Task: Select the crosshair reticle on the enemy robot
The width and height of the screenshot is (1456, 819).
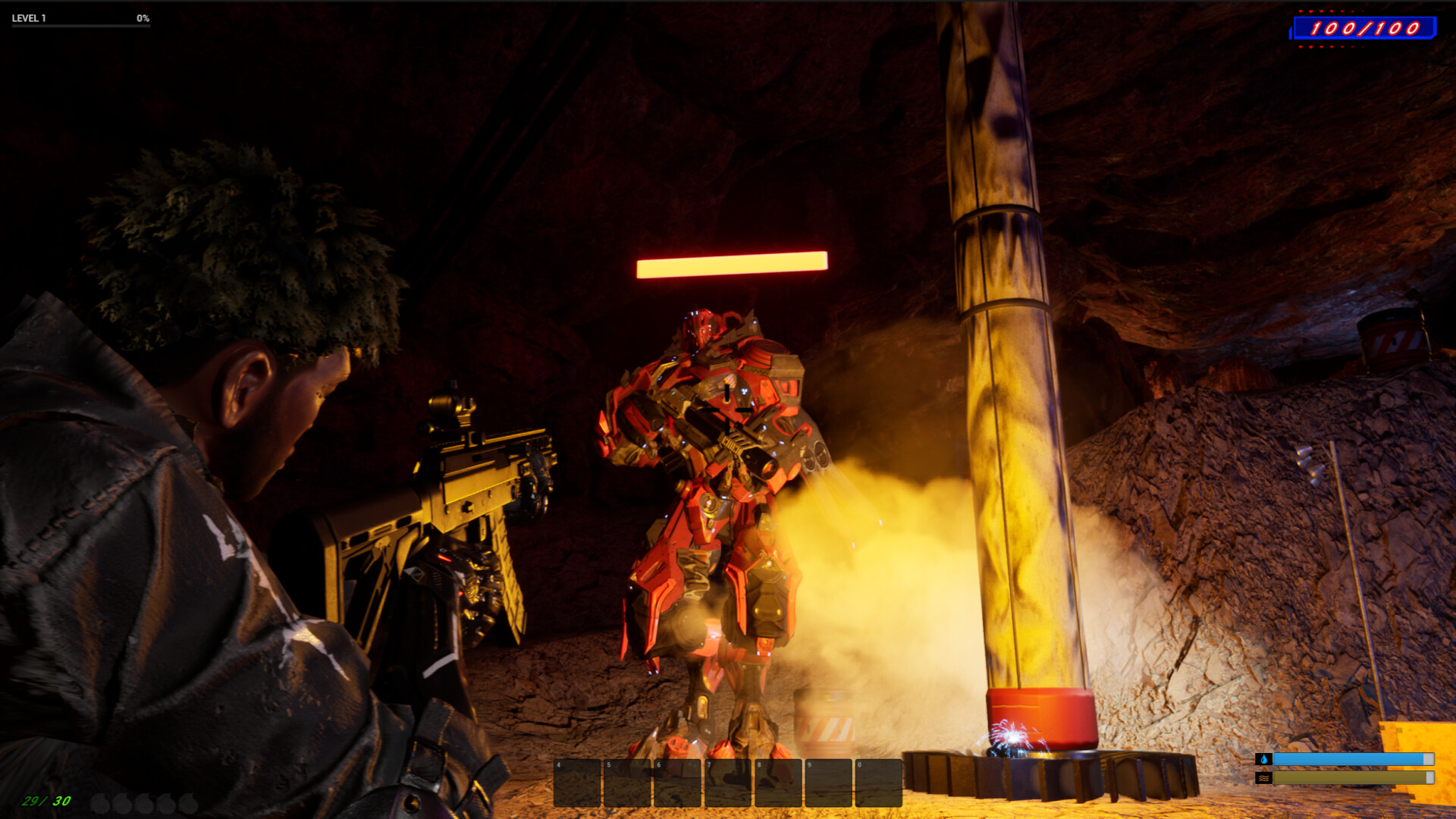Action: click(x=726, y=409)
